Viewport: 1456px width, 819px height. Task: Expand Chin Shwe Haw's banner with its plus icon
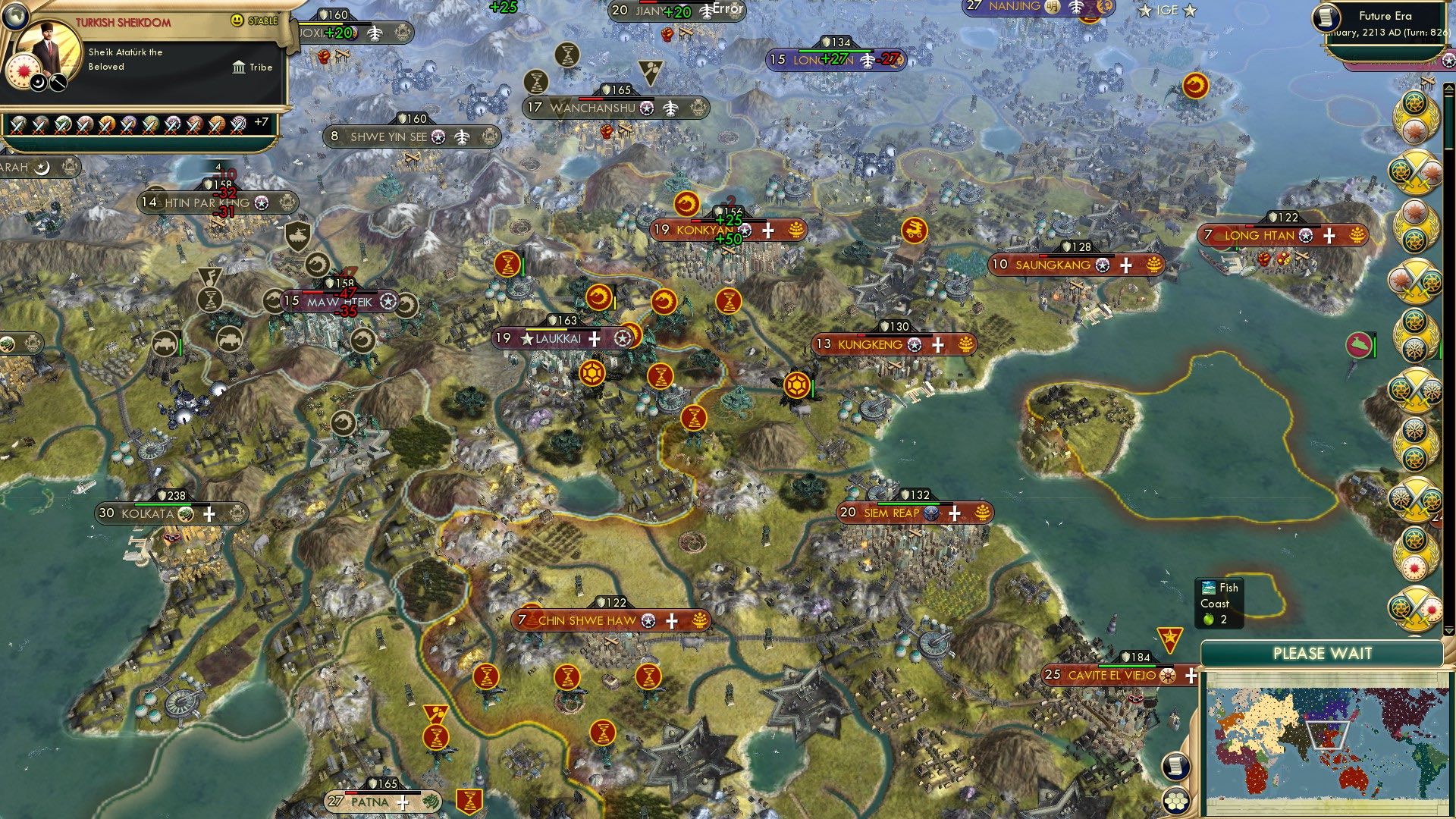click(670, 620)
